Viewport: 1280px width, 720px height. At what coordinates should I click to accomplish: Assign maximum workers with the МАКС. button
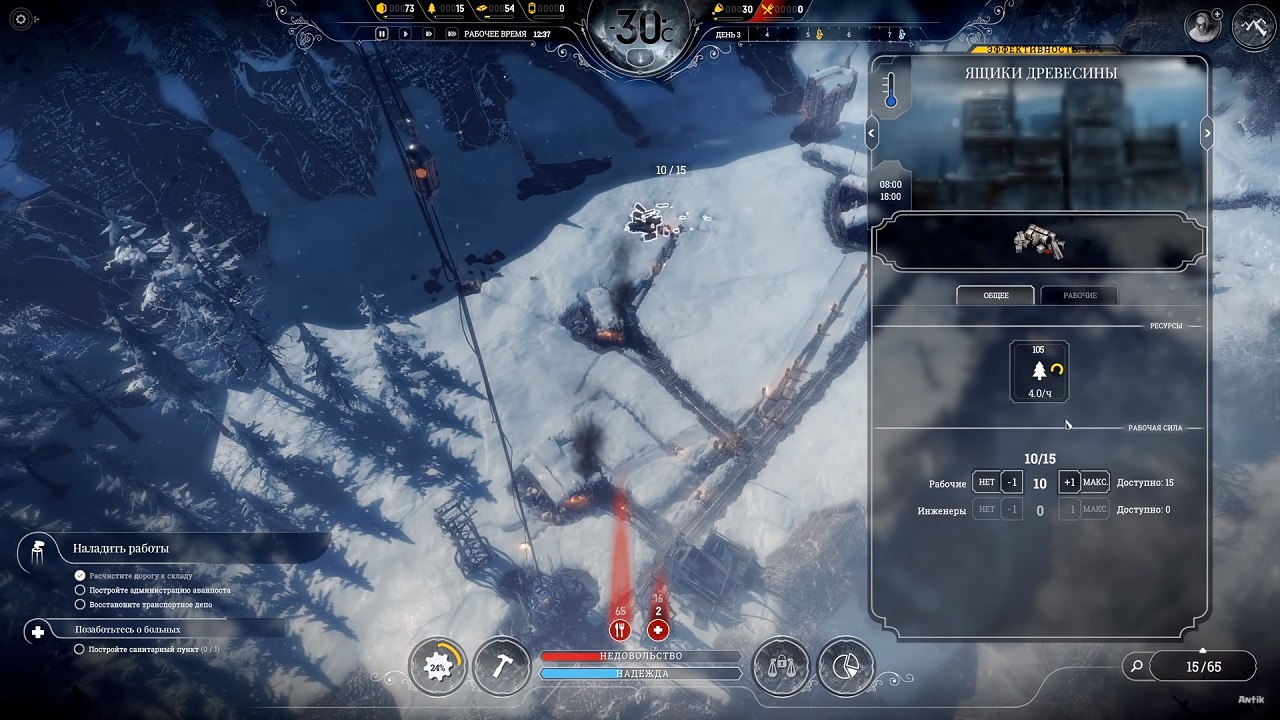(1095, 483)
